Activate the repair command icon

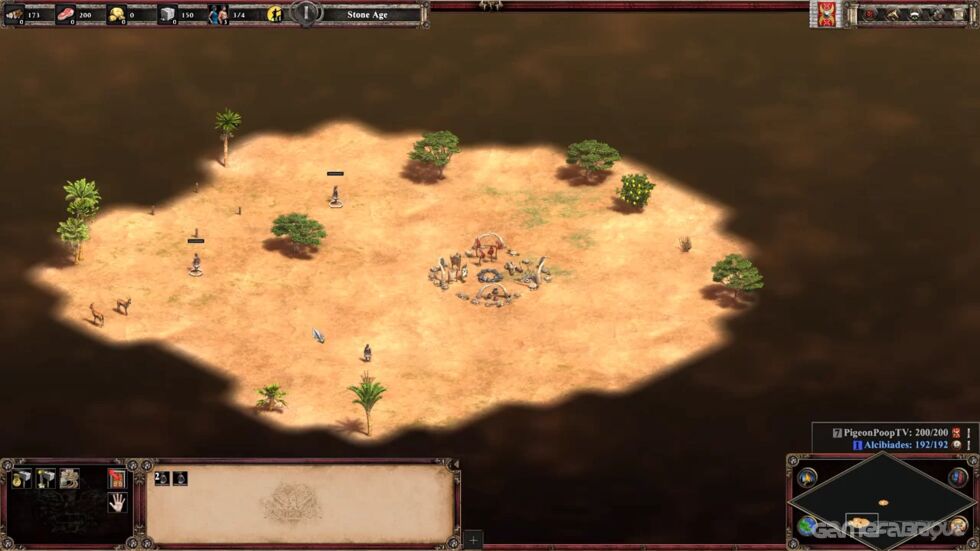(69, 479)
